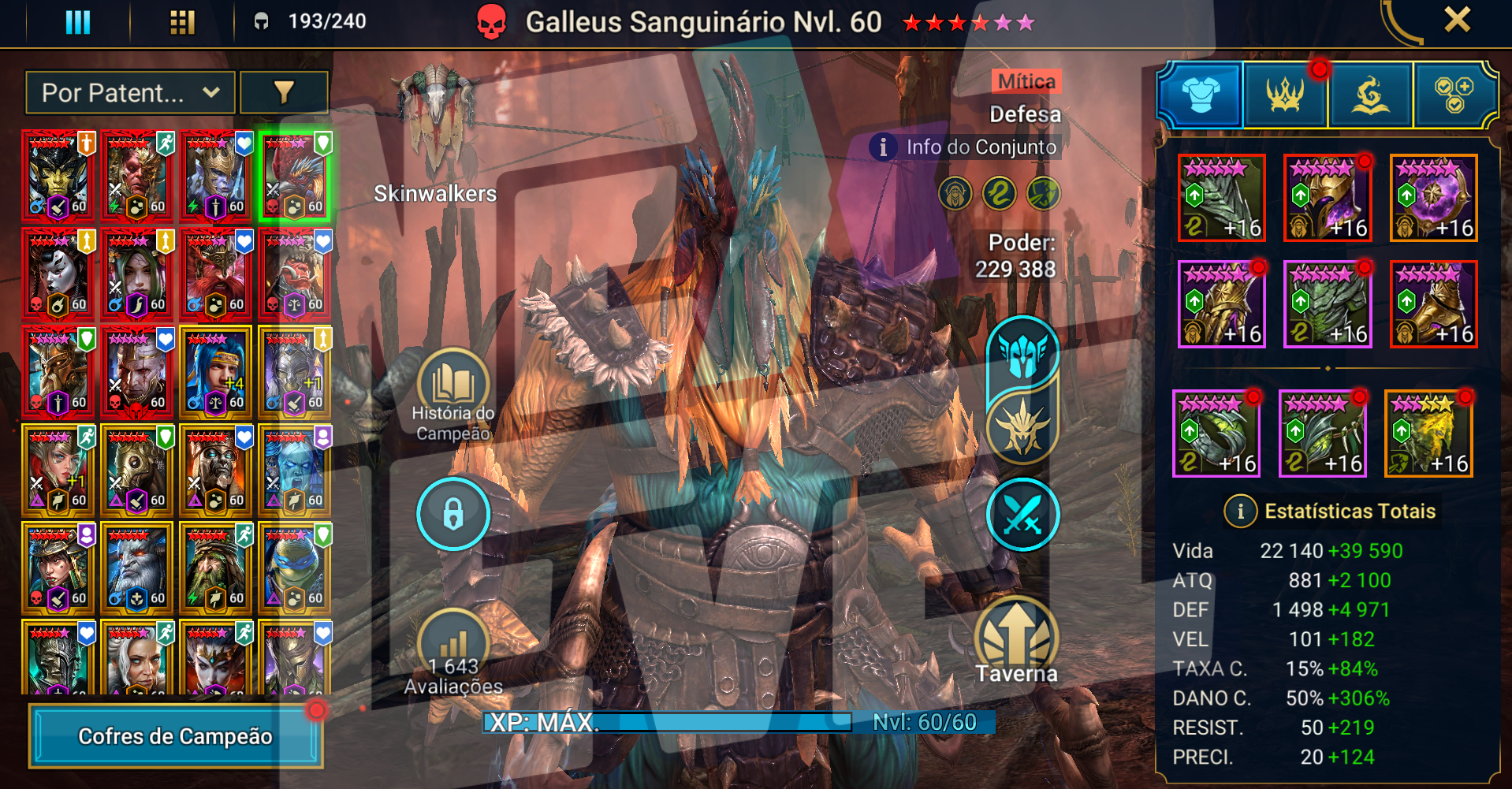
Task: Go to the Taverna upgrade button
Action: [x=1016, y=638]
